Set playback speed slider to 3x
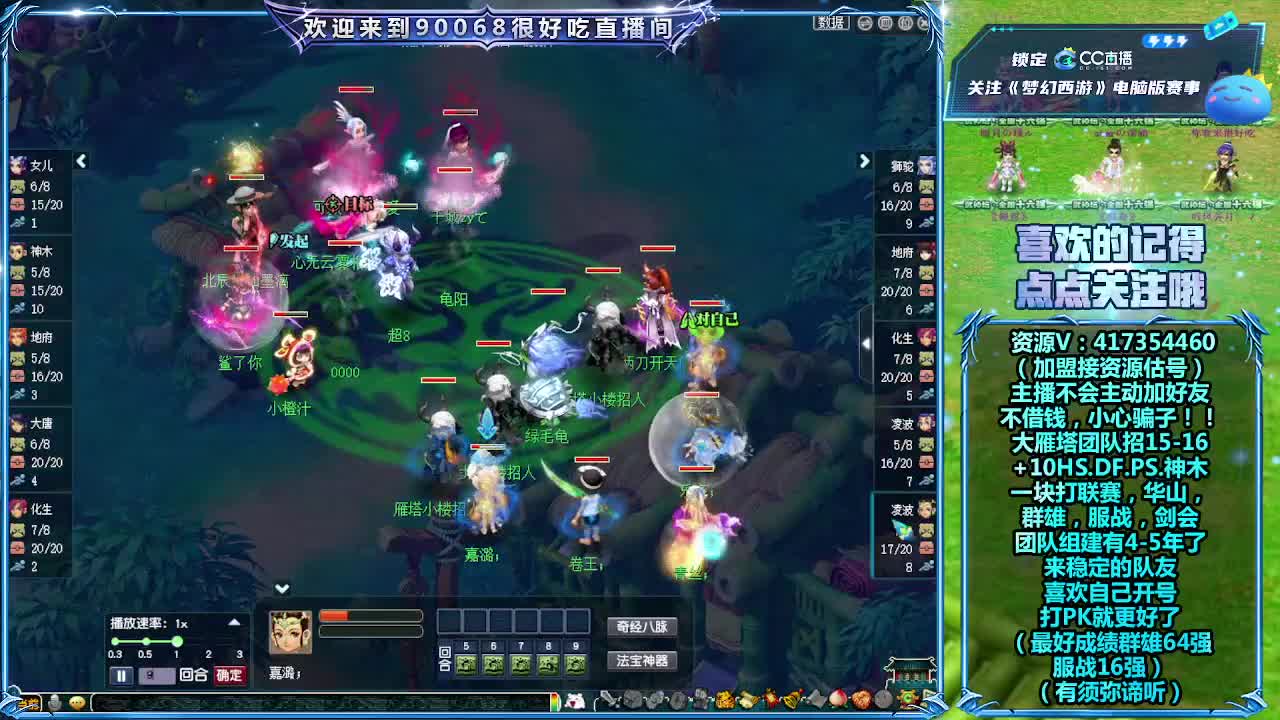The width and height of the screenshot is (1280, 720). [x=240, y=641]
